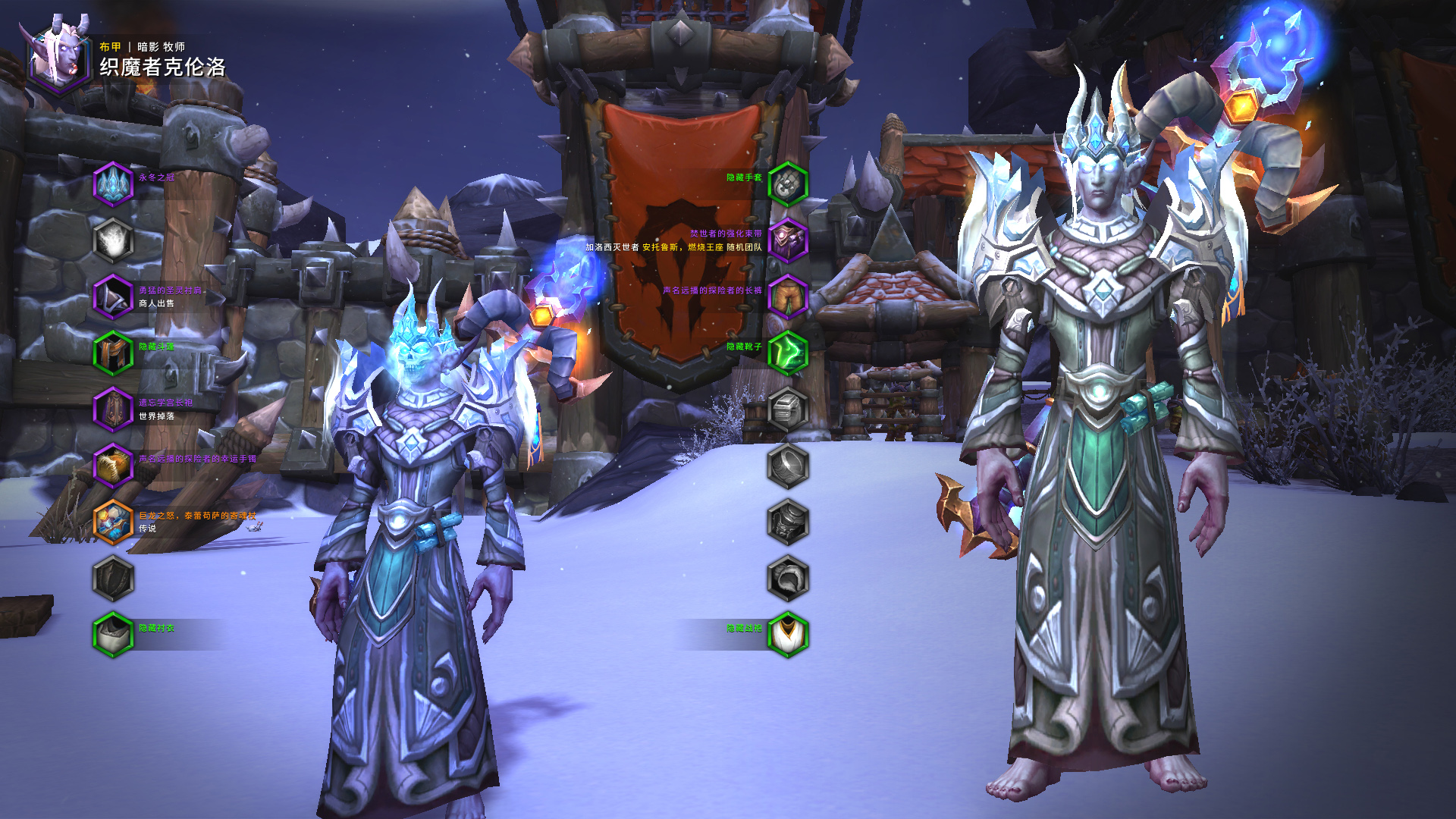Click the 隐藏靴子 boots slot
This screenshot has height=819, width=1456.
click(788, 353)
